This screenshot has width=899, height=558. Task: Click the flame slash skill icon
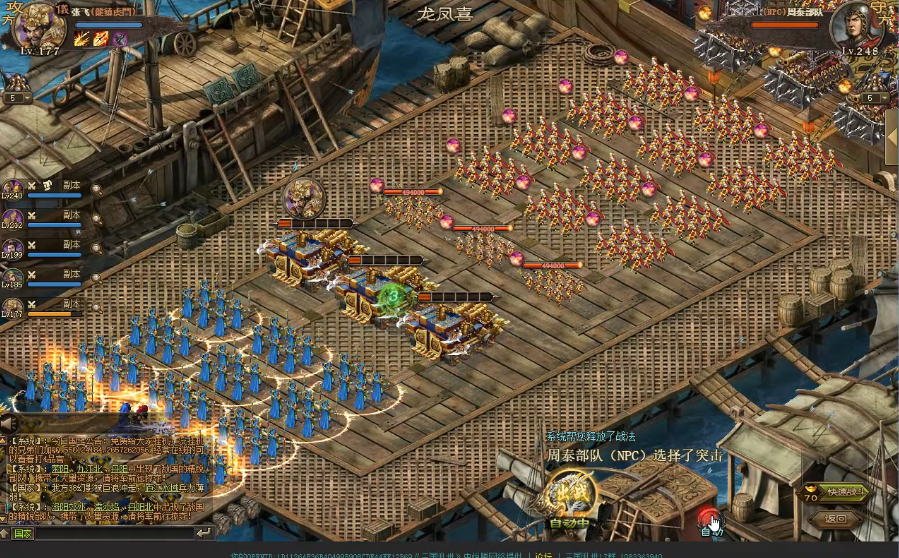tap(82, 39)
